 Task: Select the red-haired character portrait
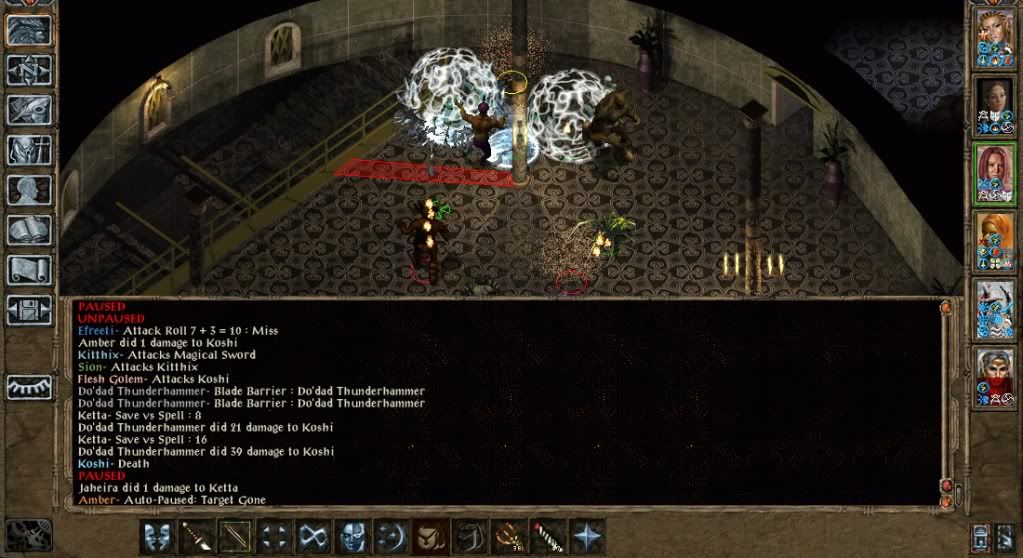point(995,174)
